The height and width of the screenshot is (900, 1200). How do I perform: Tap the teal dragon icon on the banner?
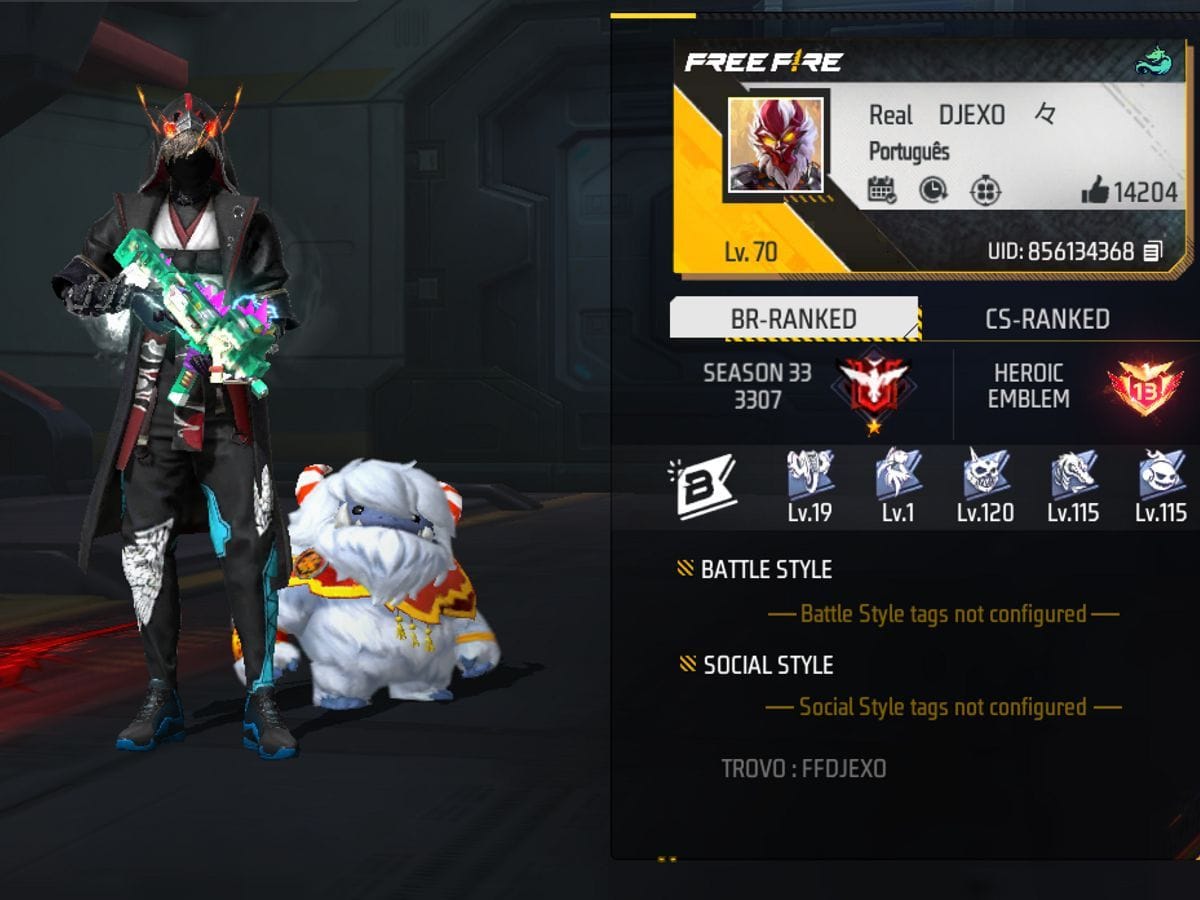point(1153,64)
